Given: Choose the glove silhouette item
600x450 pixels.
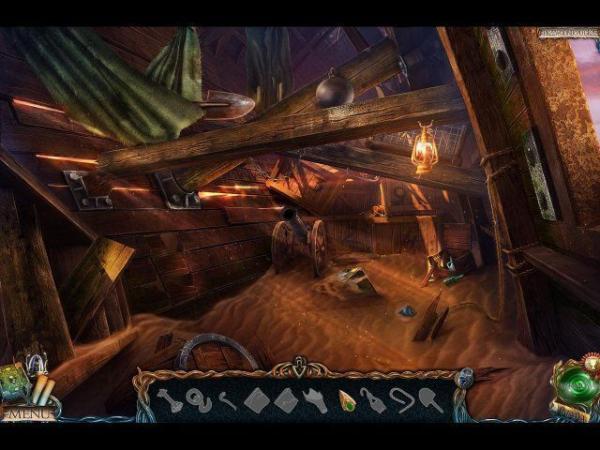Looking at the screenshot, I should click(314, 400).
